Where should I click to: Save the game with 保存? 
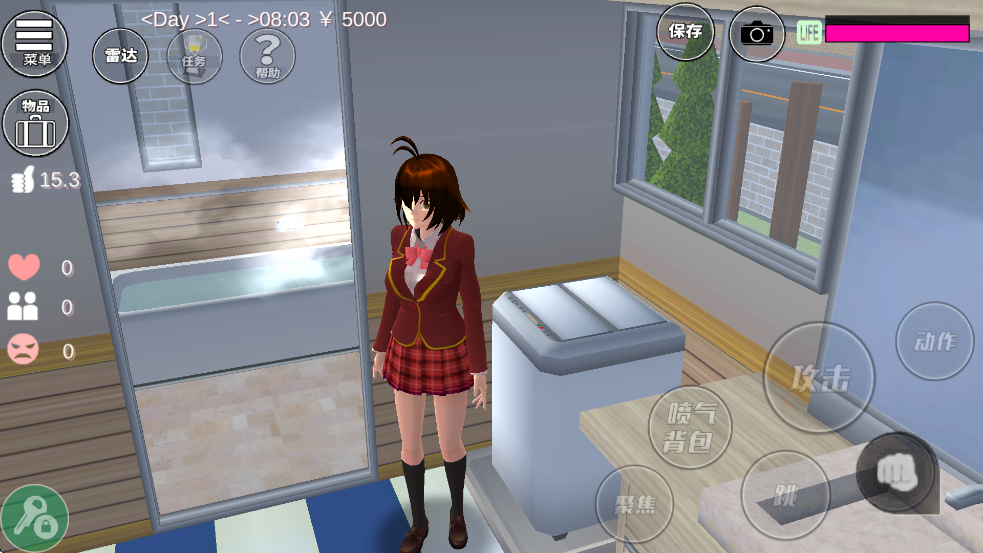tap(685, 31)
